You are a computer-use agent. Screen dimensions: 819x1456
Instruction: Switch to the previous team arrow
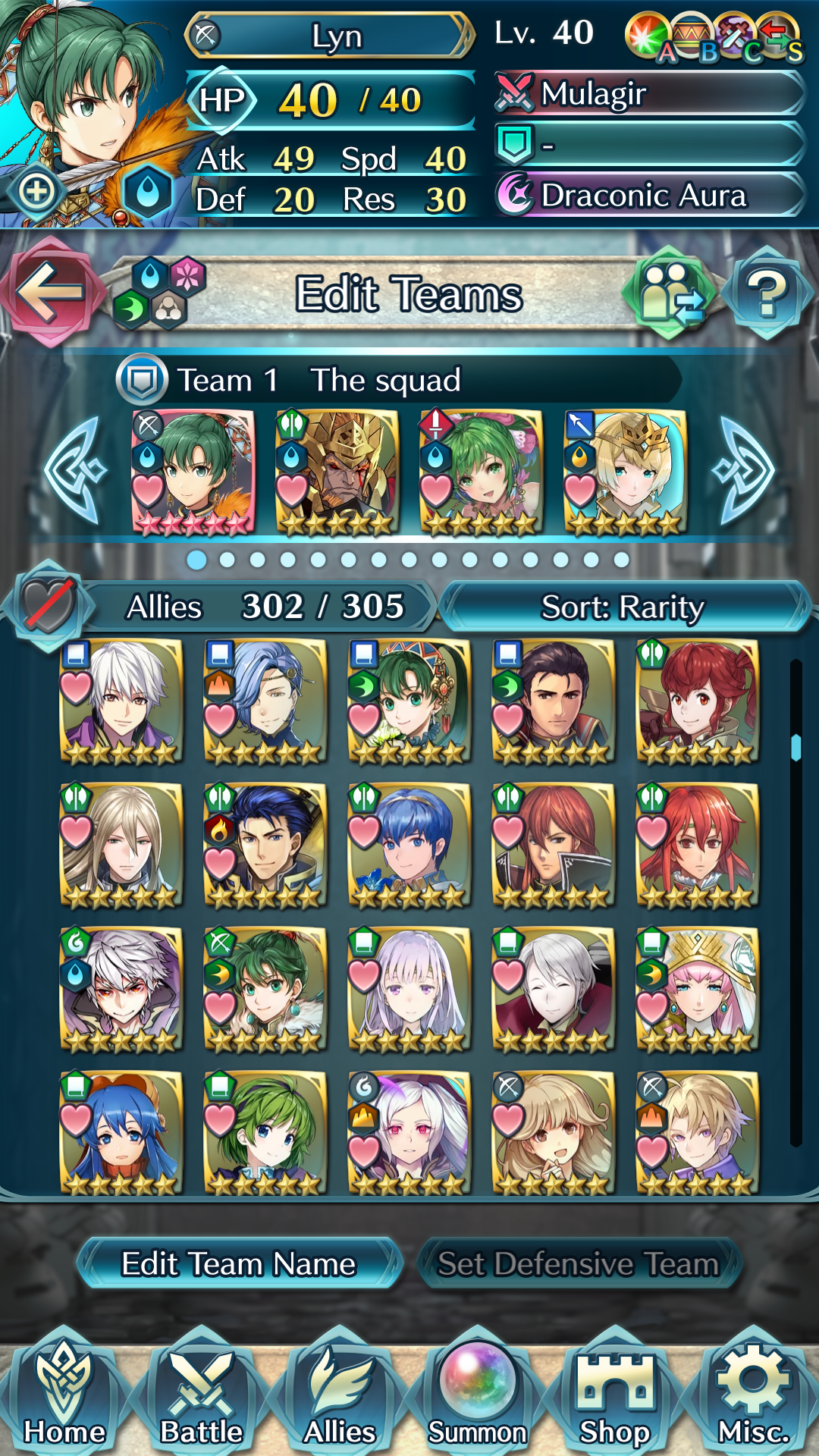[x=74, y=470]
